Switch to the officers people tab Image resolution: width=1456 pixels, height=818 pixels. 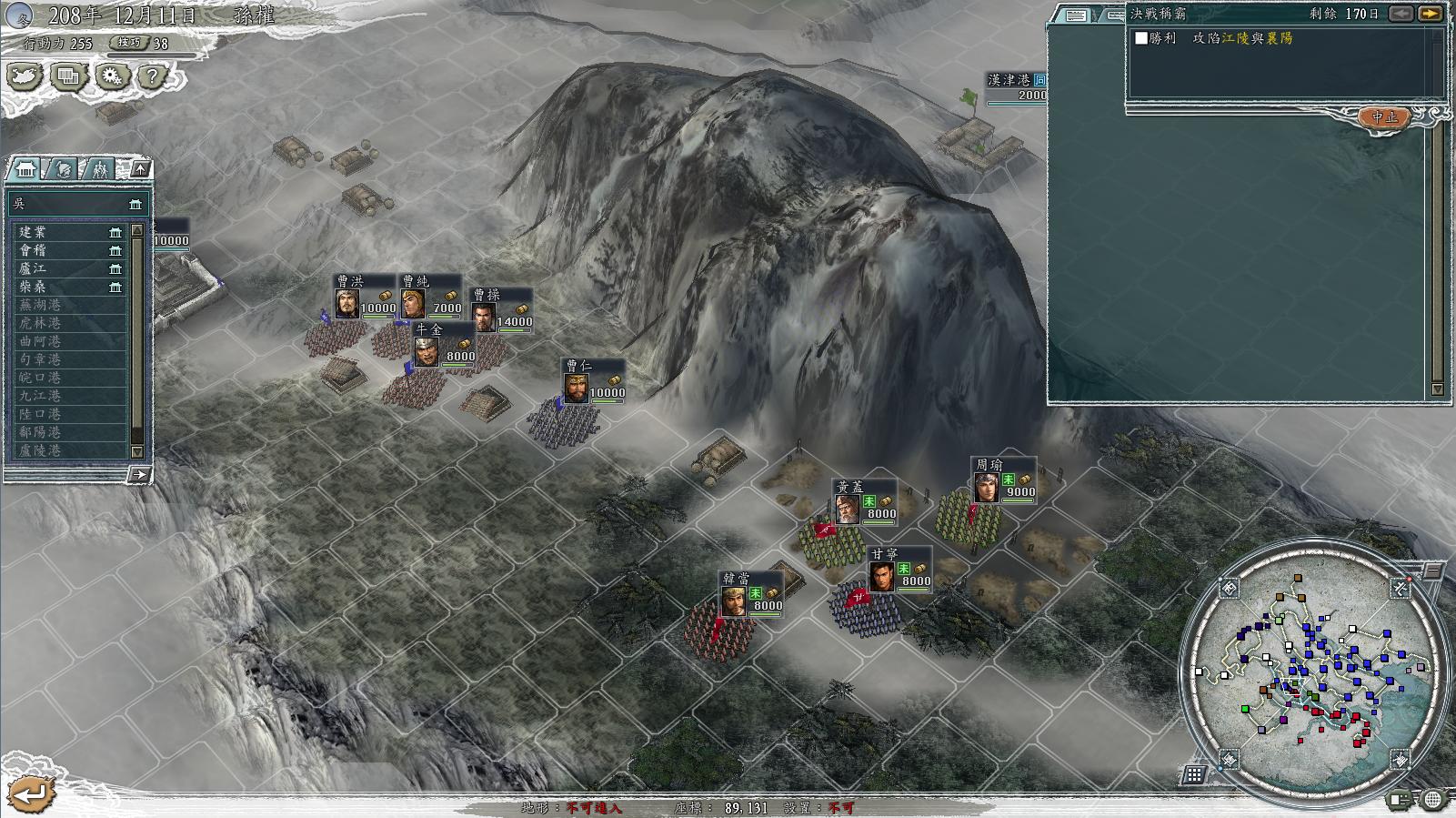point(99,170)
